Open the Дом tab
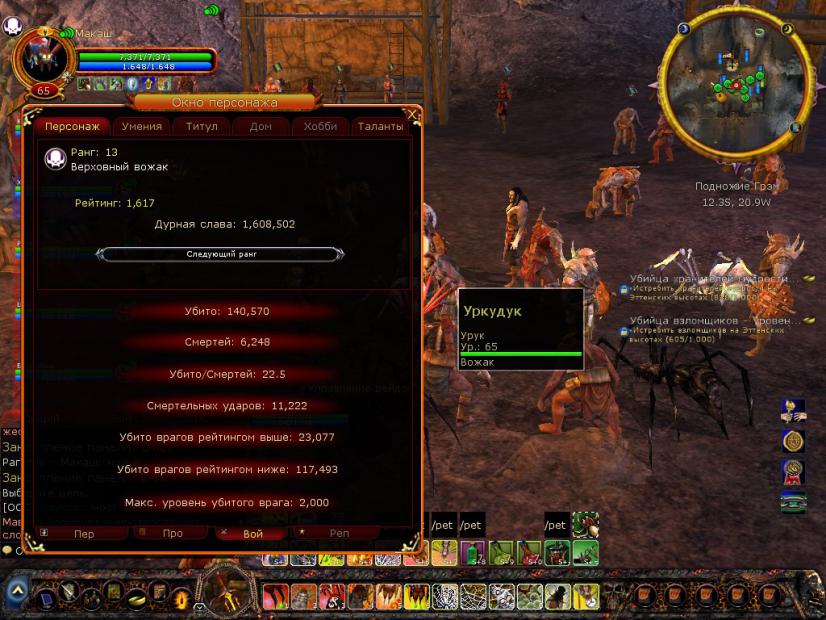The image size is (826, 620). tap(261, 127)
